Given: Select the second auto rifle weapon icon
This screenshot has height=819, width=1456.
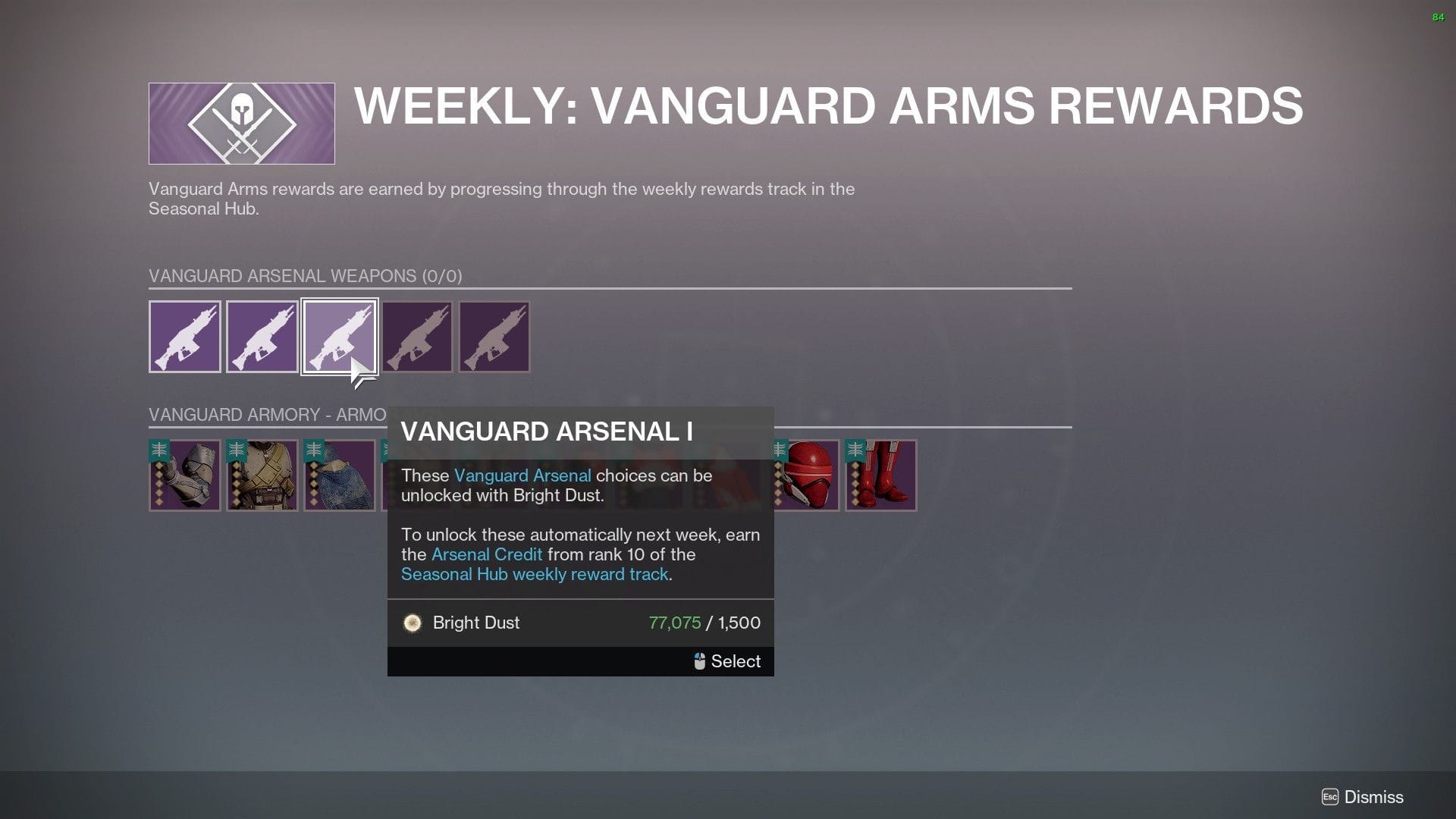Looking at the screenshot, I should [262, 336].
